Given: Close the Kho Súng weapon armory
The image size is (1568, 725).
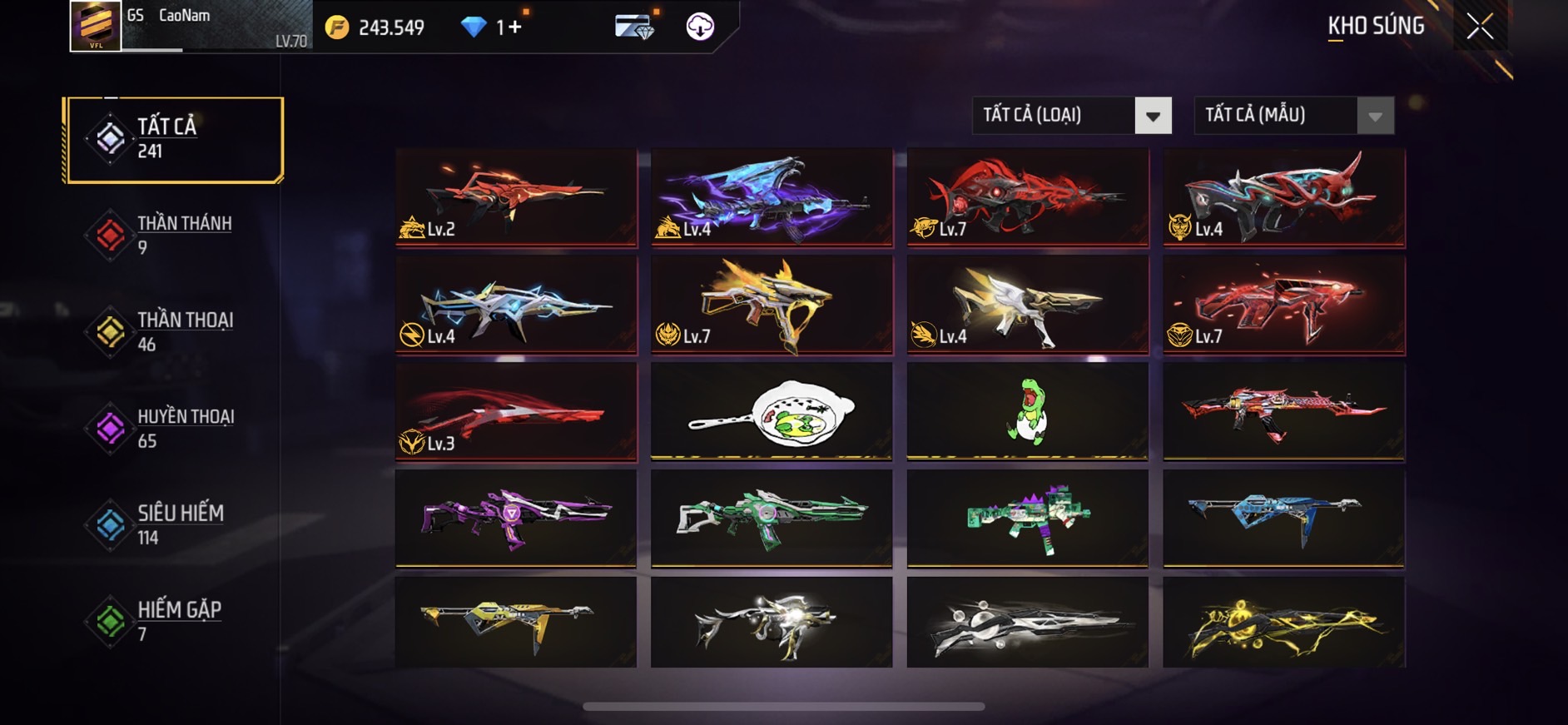Looking at the screenshot, I should 1479,27.
